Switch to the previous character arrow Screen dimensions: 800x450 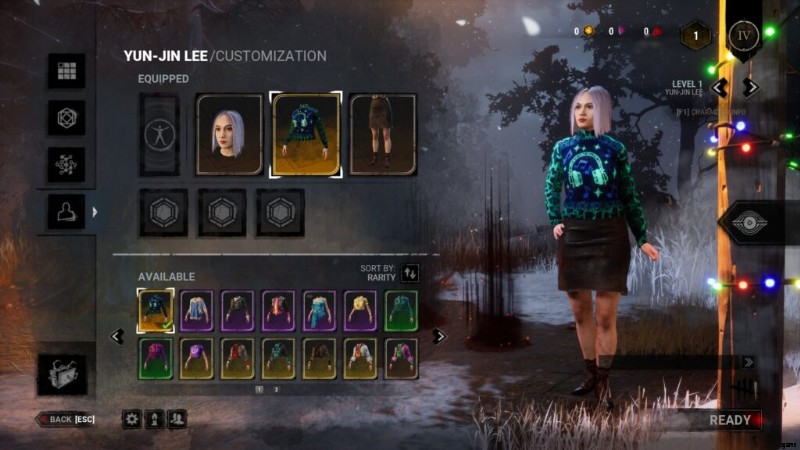point(719,87)
